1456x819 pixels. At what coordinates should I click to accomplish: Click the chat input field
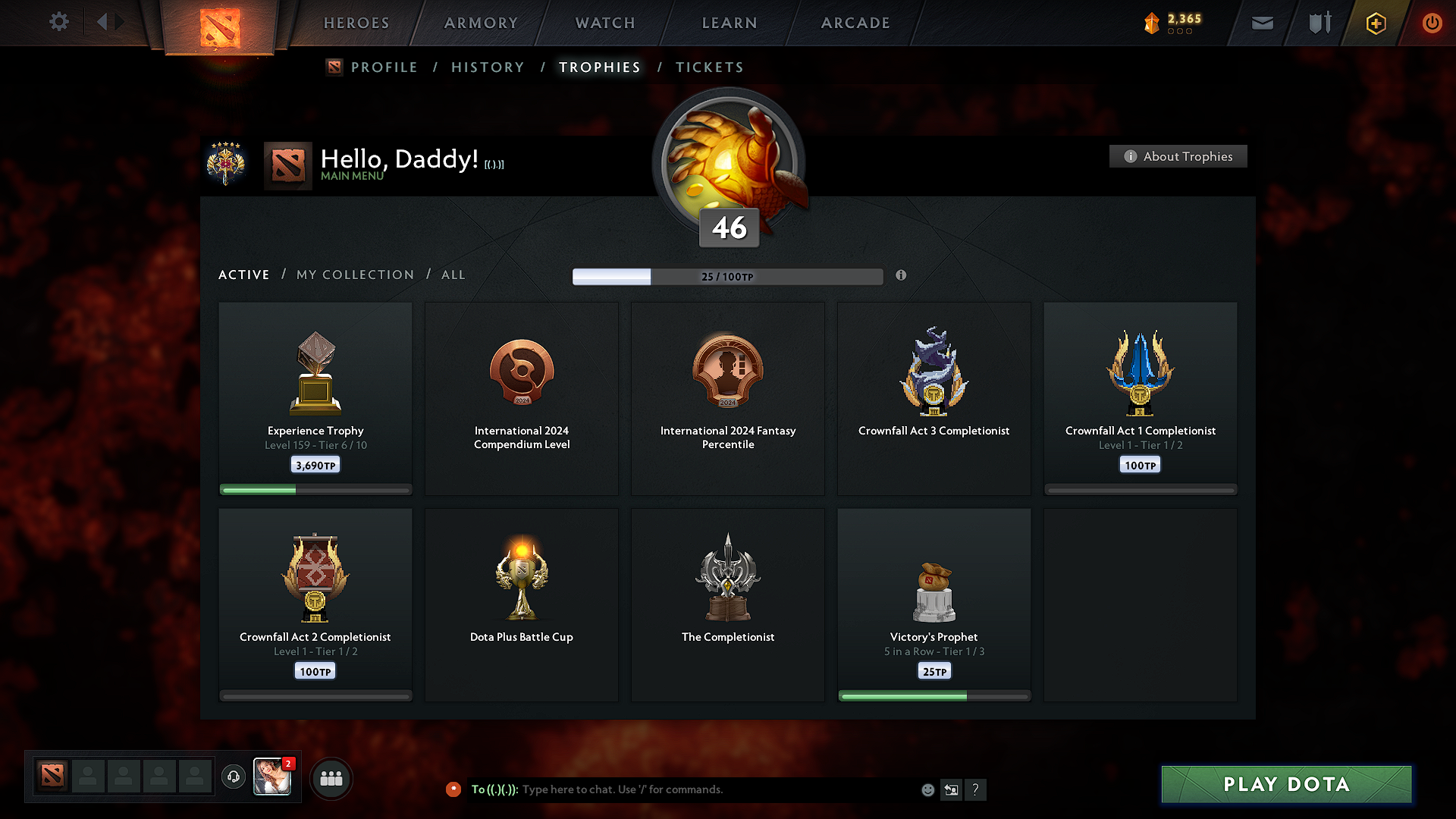pos(682,789)
